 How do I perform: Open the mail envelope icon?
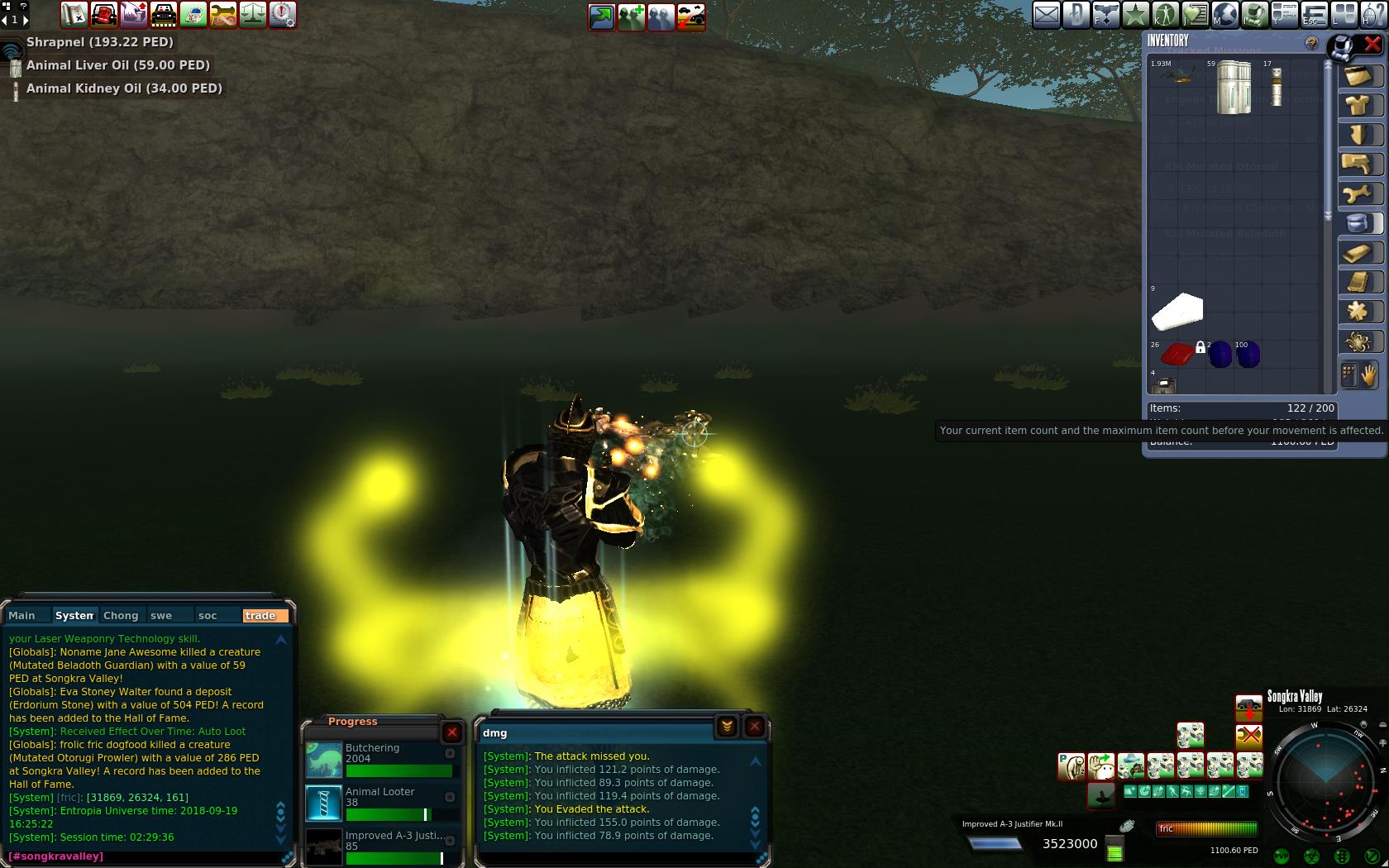coord(1046,15)
